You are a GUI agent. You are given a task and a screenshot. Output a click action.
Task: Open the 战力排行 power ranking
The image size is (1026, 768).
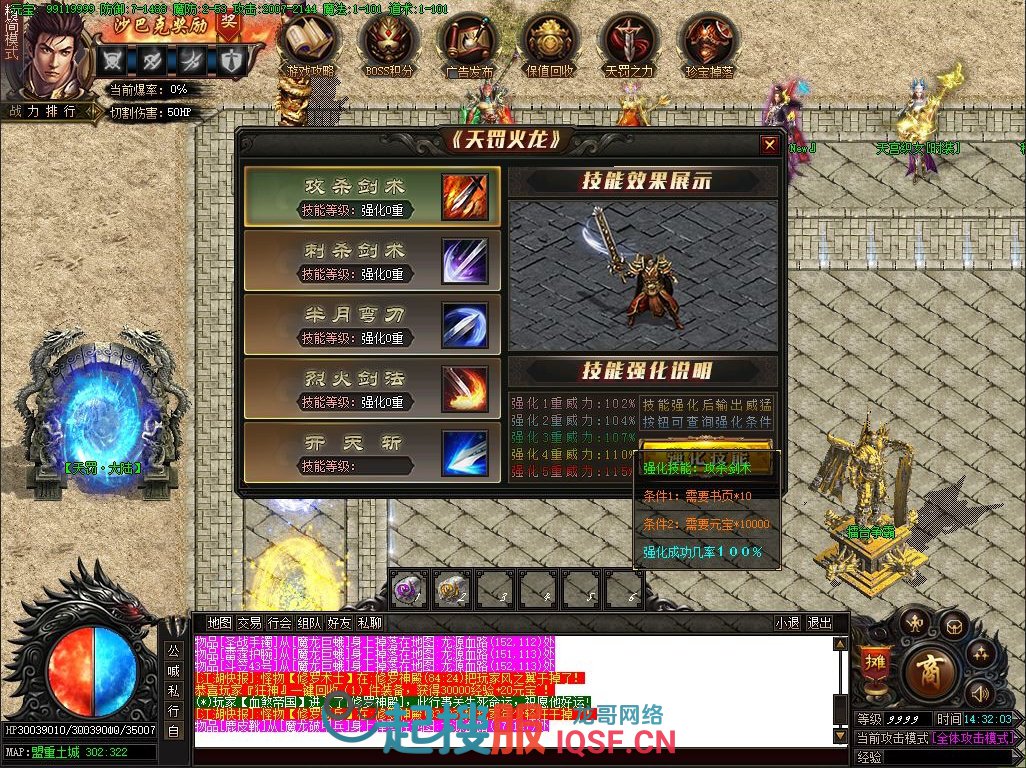coord(43,112)
